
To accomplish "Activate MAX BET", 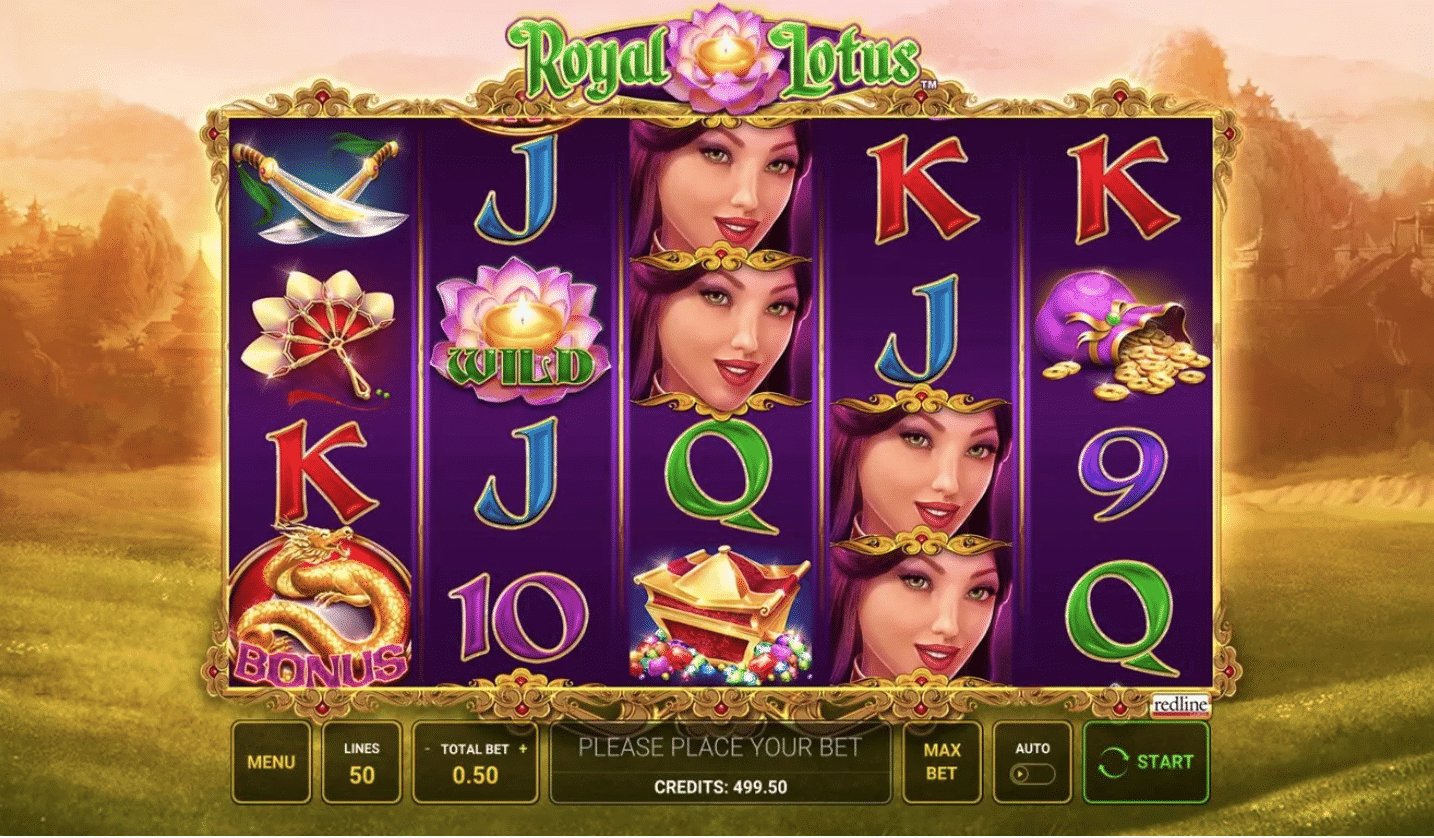I will click(941, 761).
